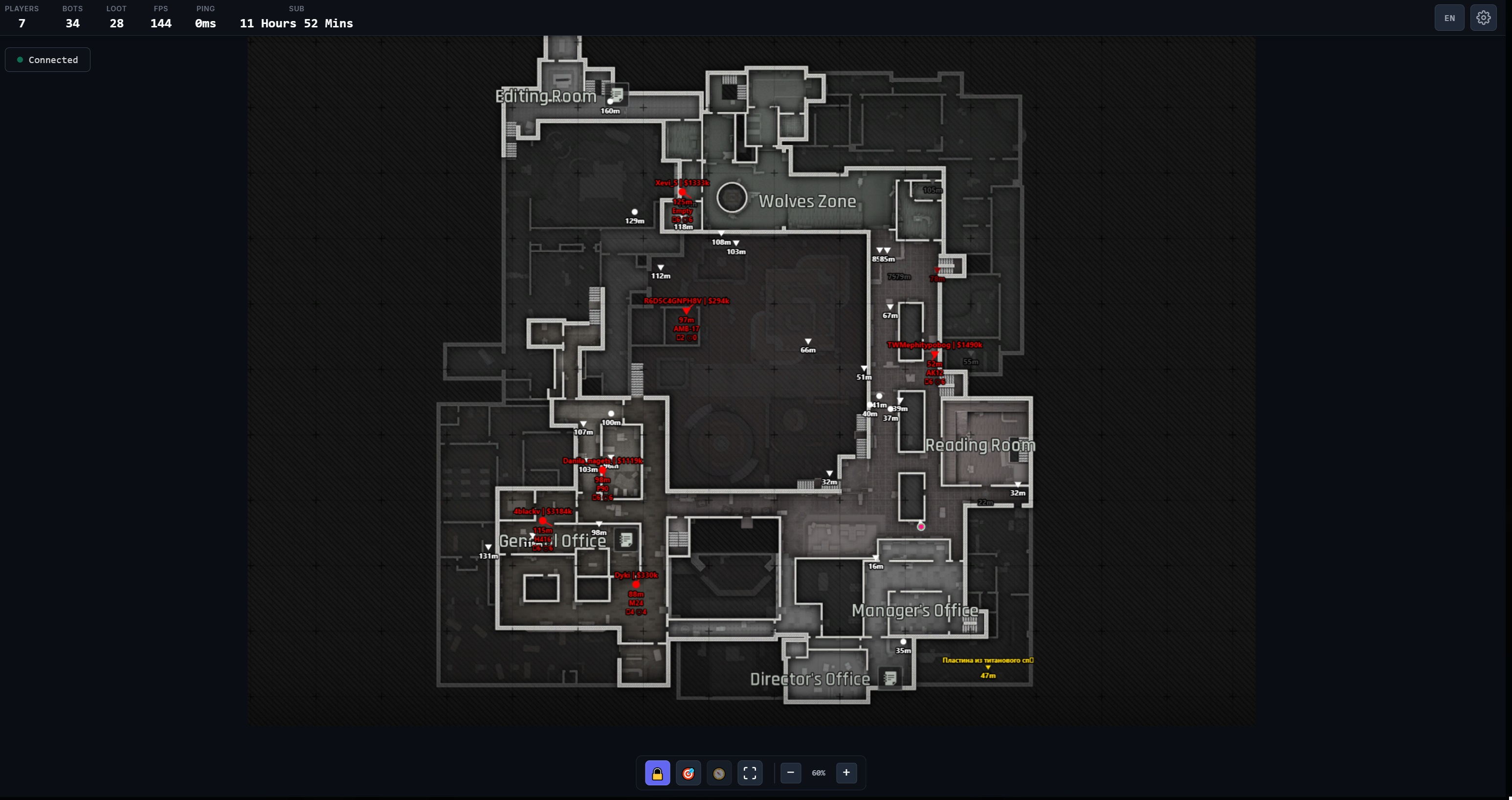The width and height of the screenshot is (1512, 800).
Task: Click the Wolves Zone circle marker
Action: click(732, 197)
